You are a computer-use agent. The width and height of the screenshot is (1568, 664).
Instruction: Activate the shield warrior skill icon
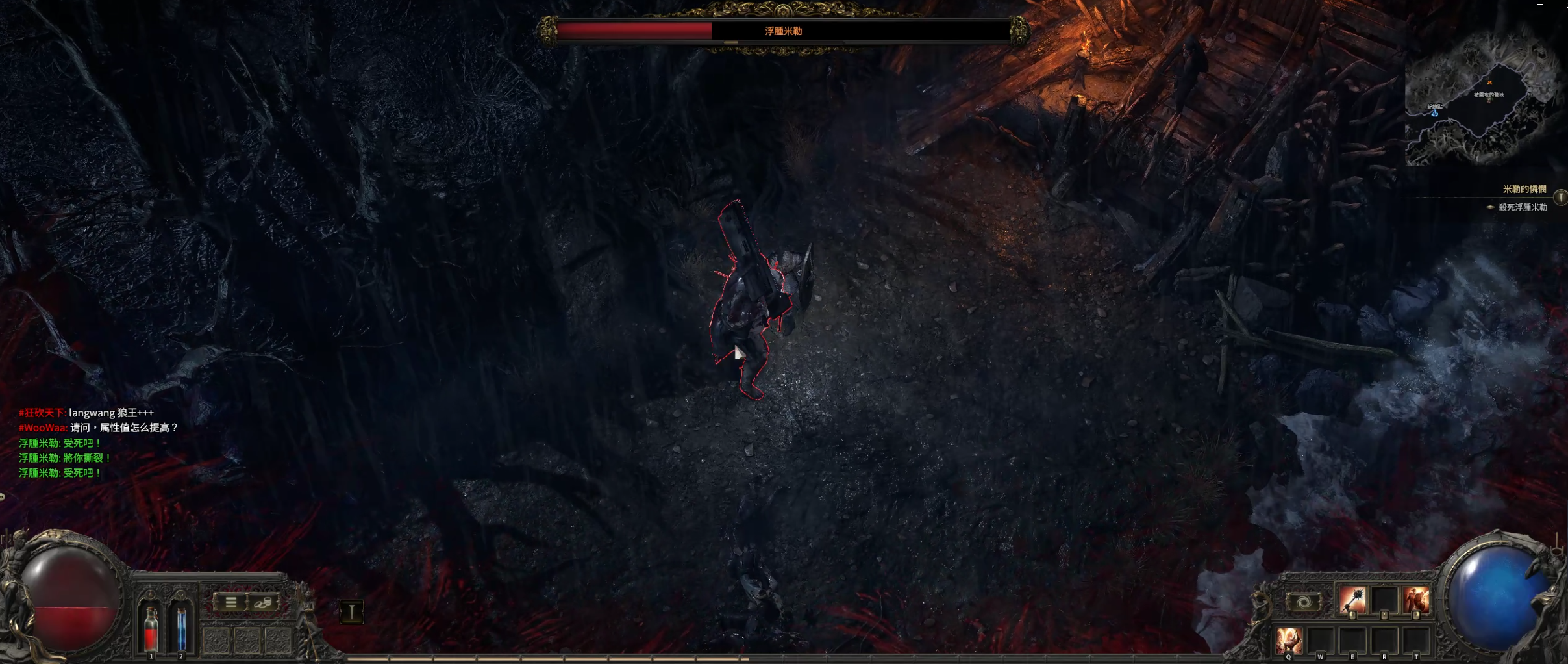pos(1415,599)
